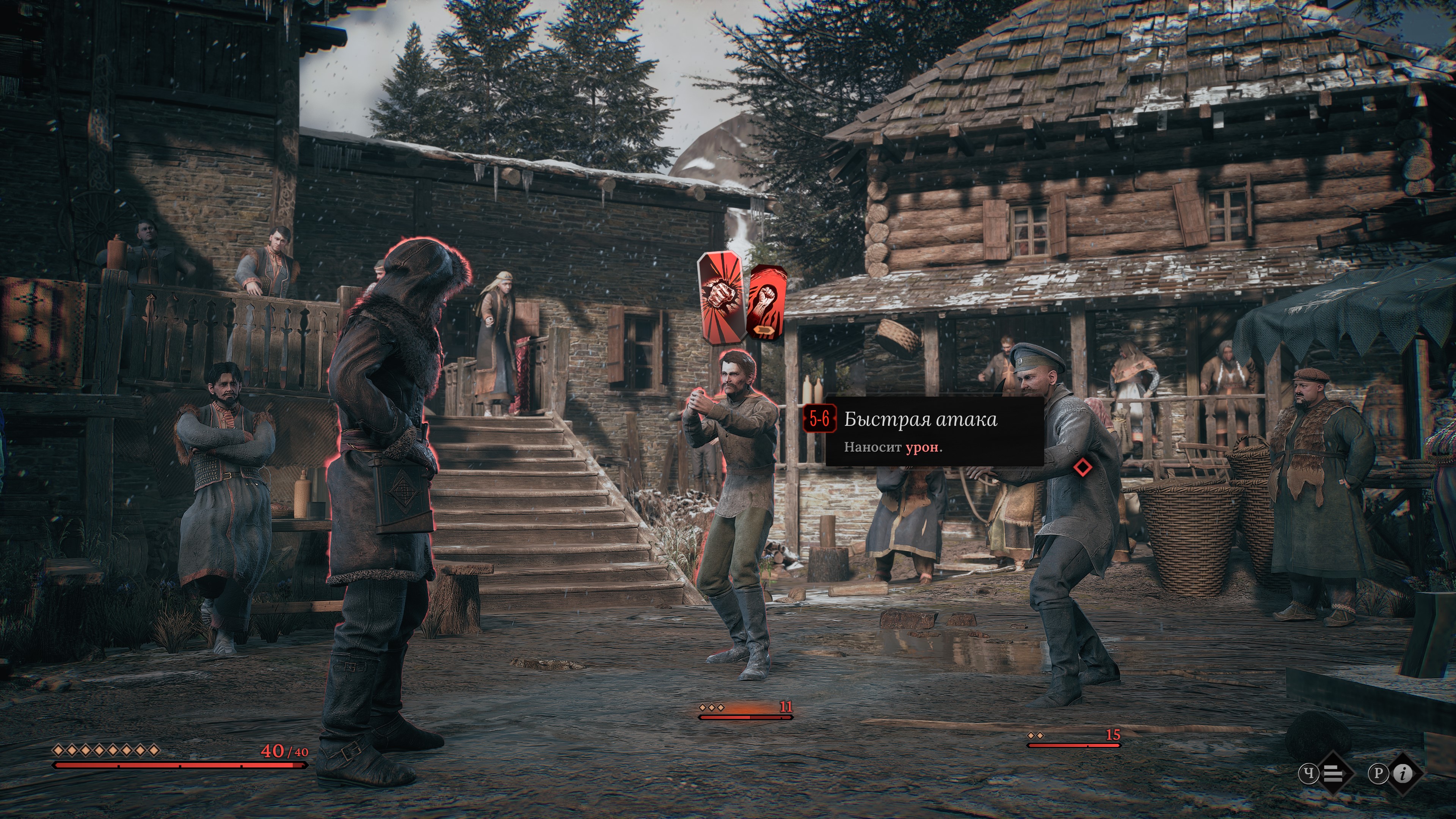Screen dimensions: 1456x819
Task: Select the raised fist card with arrow
Action: coord(766,303)
